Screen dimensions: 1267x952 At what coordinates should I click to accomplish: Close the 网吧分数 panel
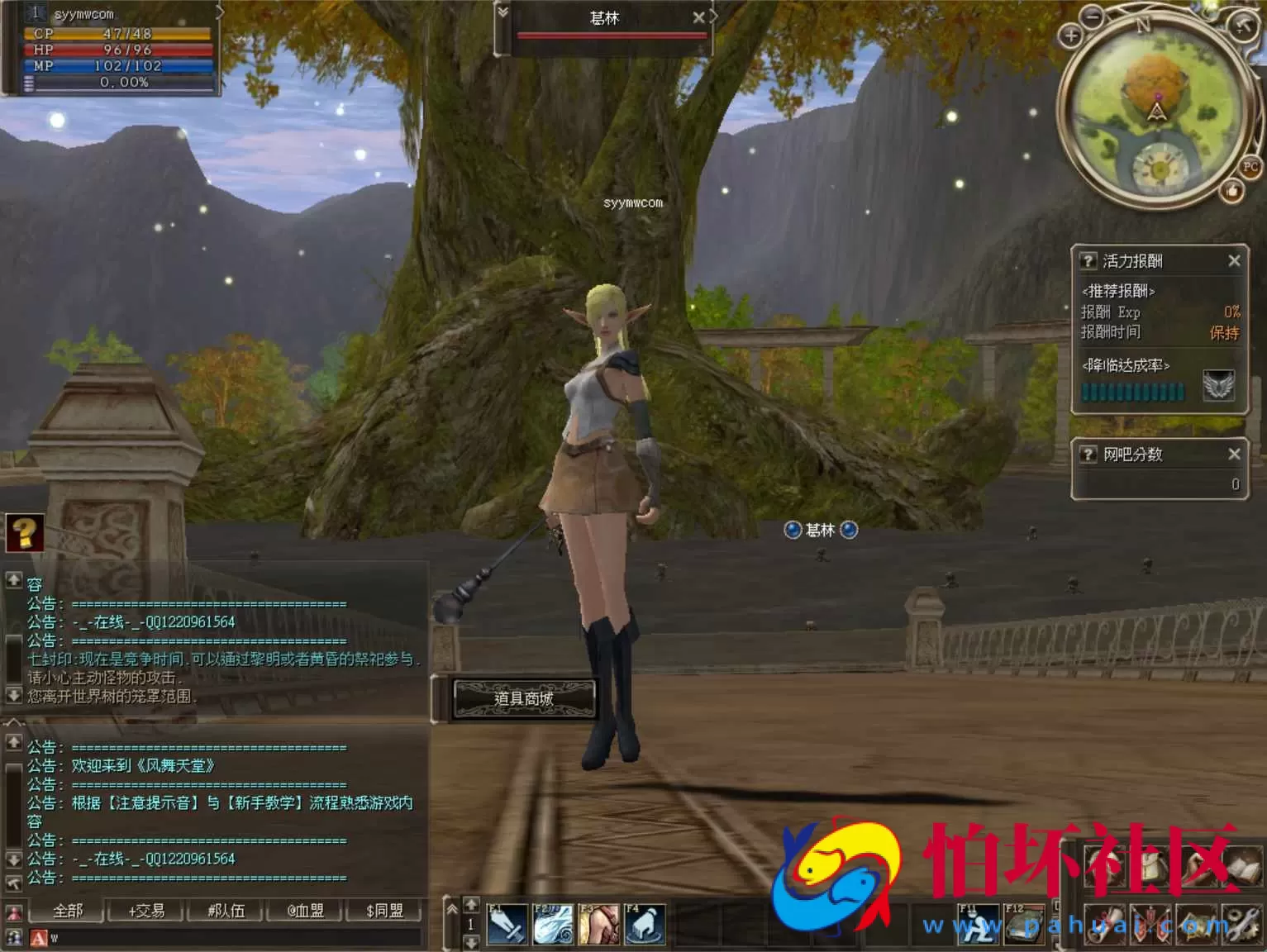click(1234, 454)
